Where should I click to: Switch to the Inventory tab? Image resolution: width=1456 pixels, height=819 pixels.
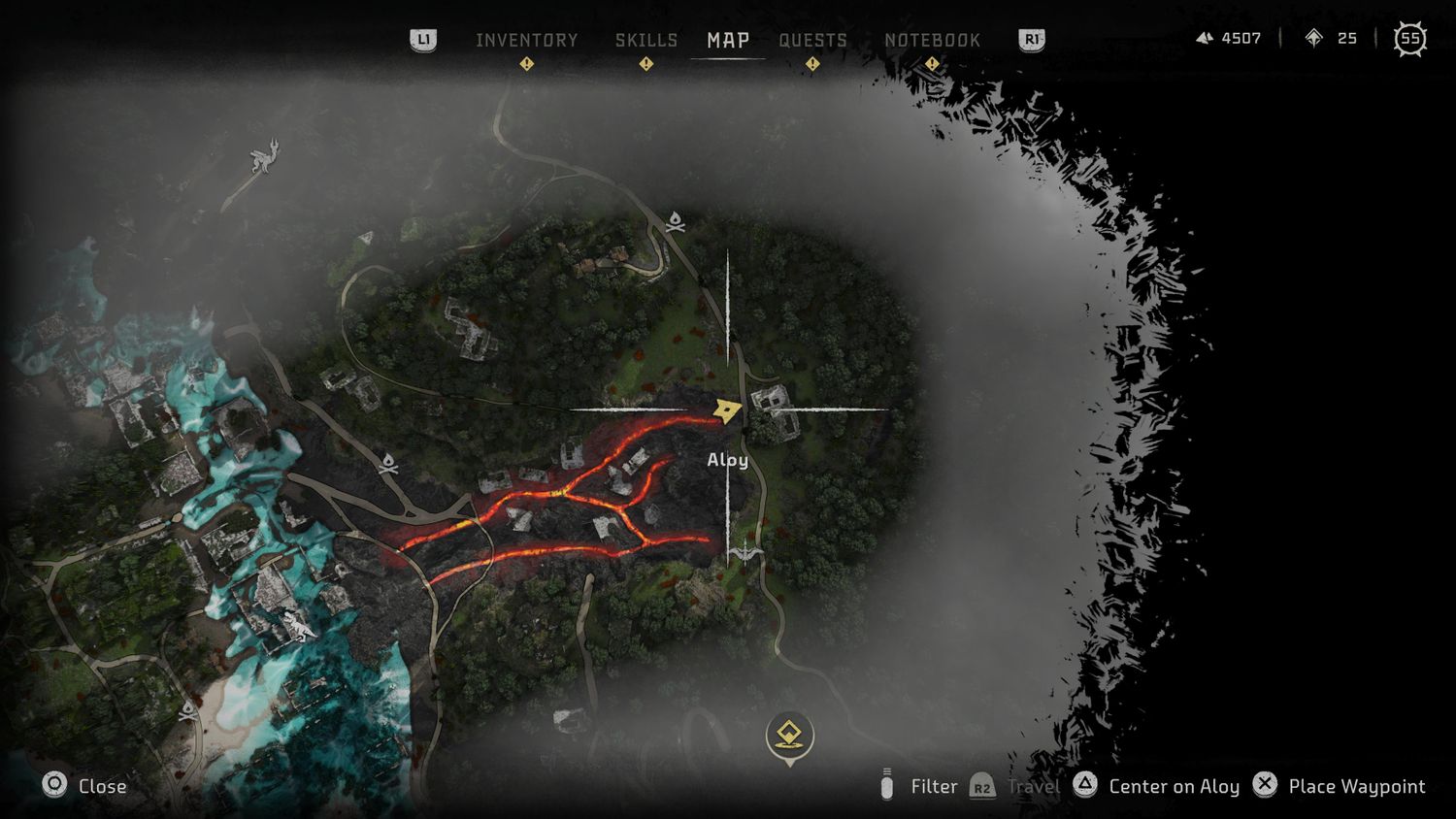tap(526, 40)
